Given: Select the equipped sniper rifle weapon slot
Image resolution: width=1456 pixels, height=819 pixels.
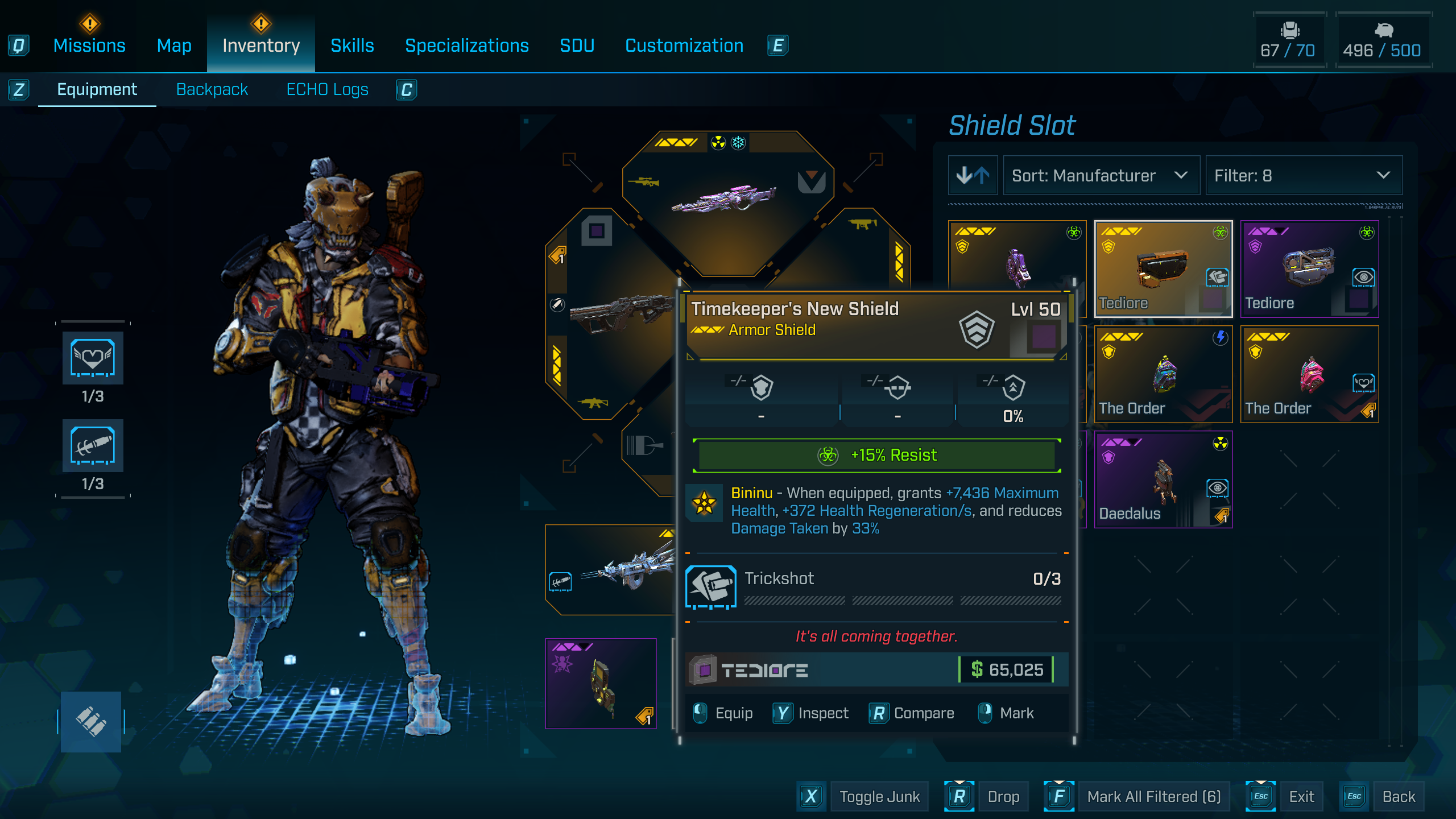Looking at the screenshot, I should point(727,199).
